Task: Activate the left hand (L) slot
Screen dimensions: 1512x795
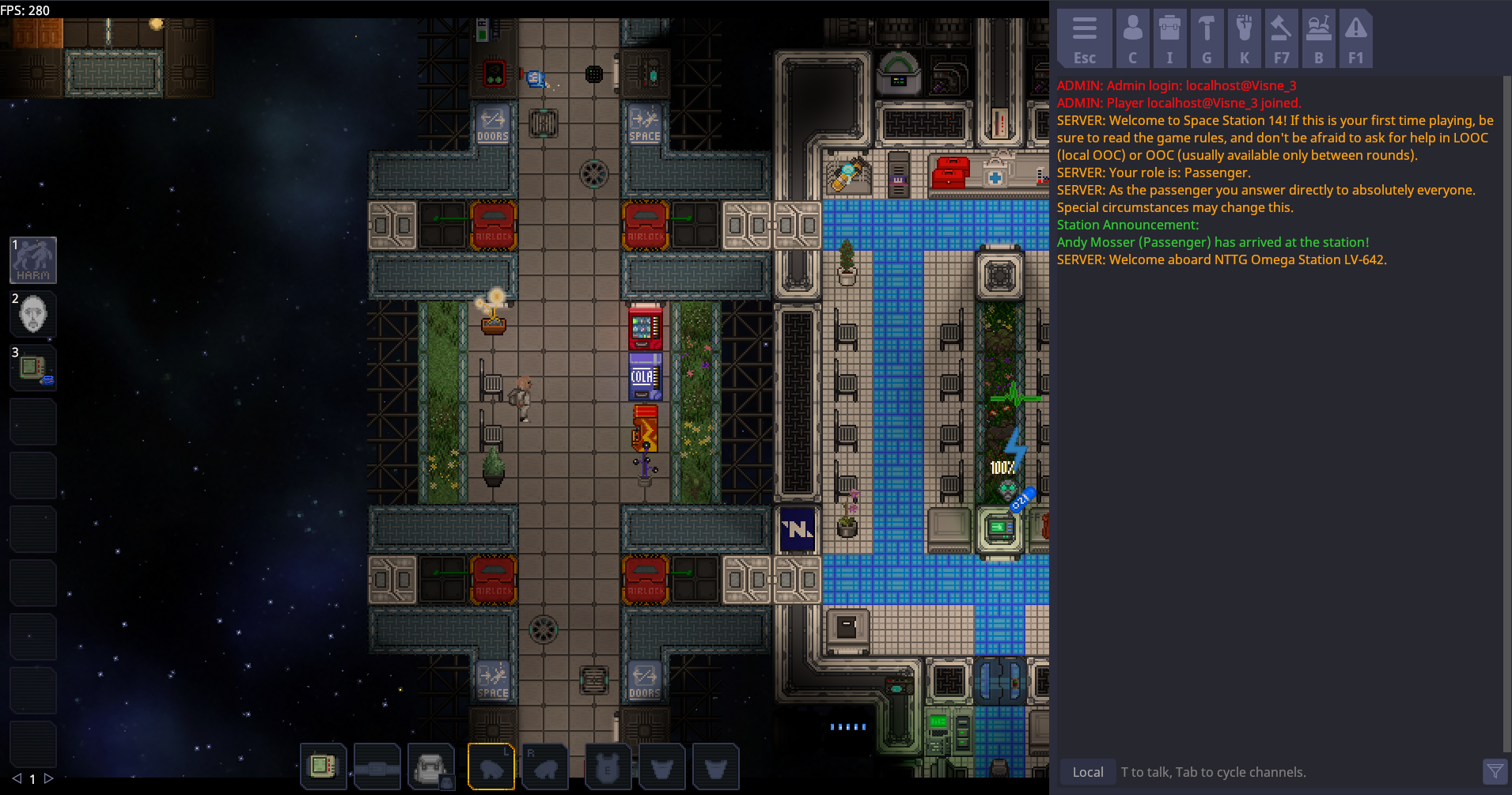Action: 490,766
